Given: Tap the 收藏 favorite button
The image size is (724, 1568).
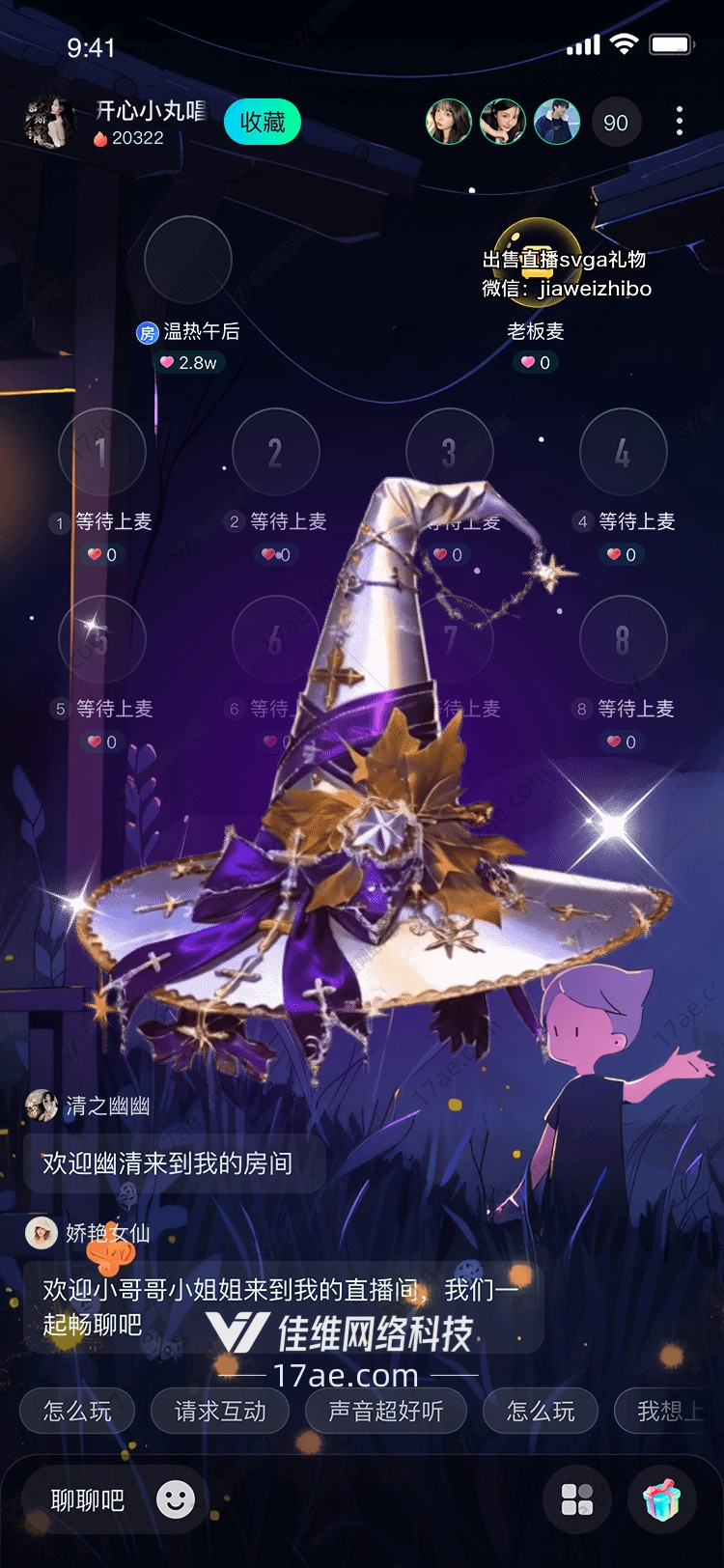Looking at the screenshot, I should click(x=263, y=123).
